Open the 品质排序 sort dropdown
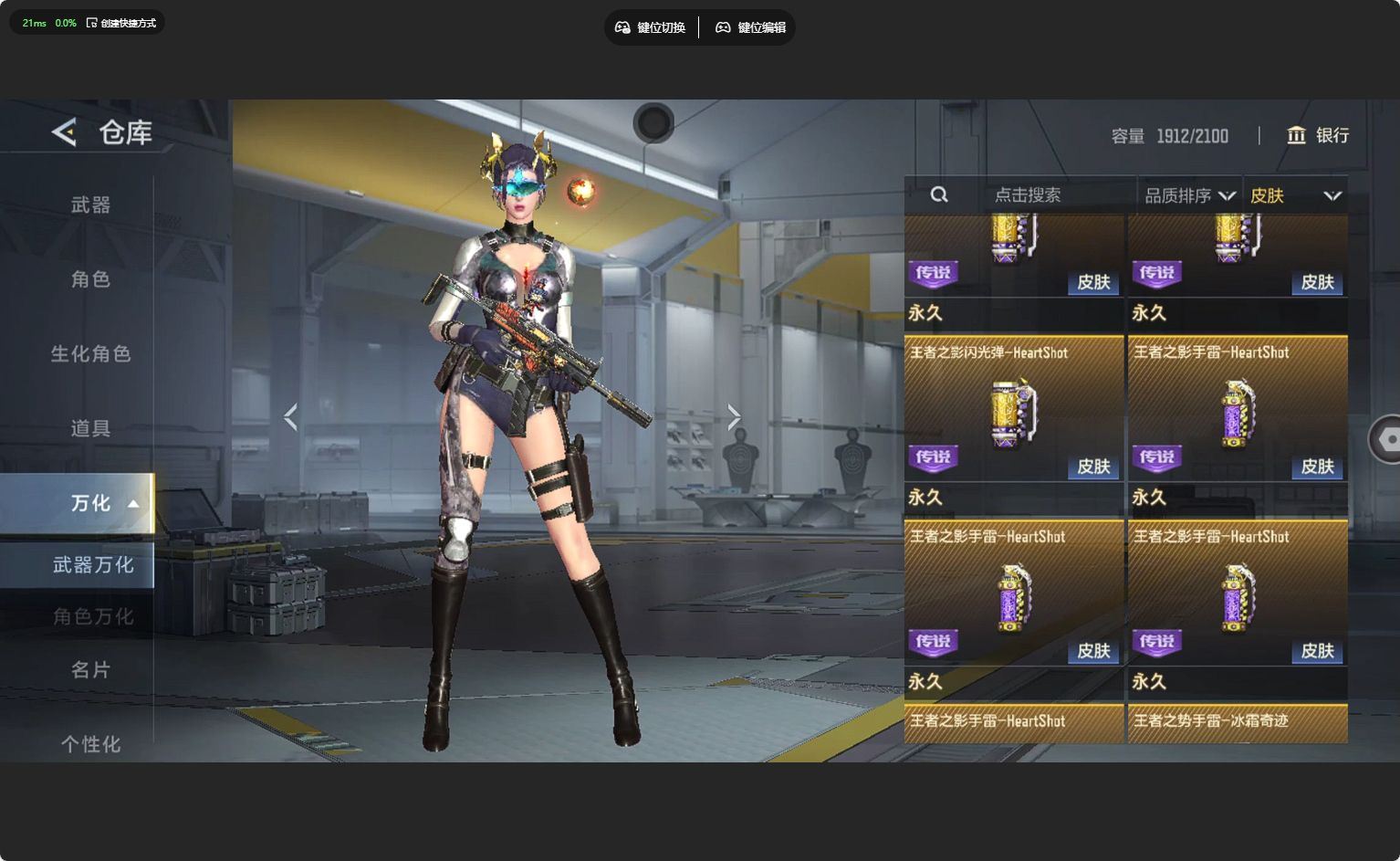Screen dimensions: 1400x861 pyautogui.click(x=1189, y=195)
